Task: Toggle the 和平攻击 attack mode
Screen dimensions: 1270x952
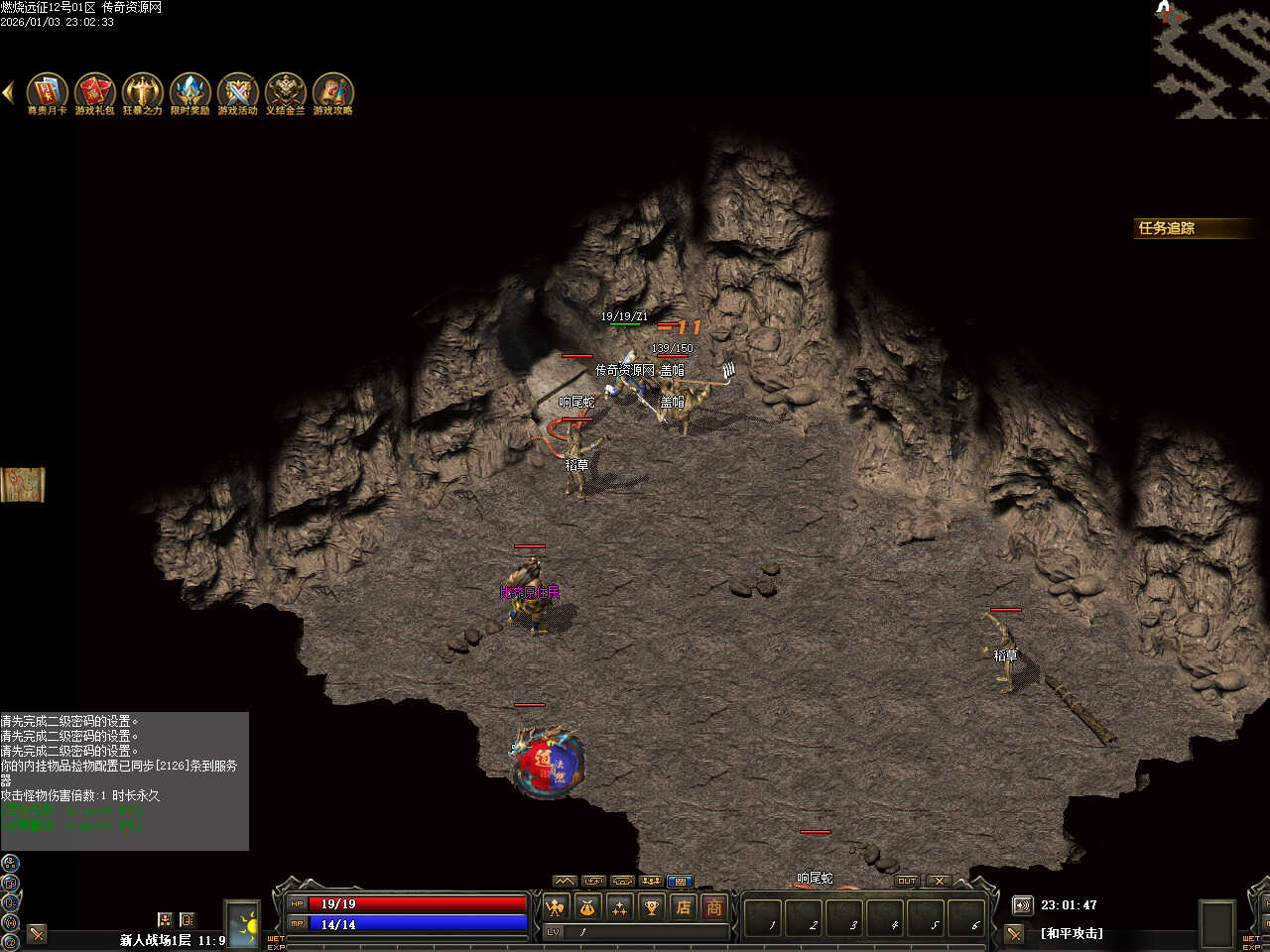Action: click(1071, 933)
